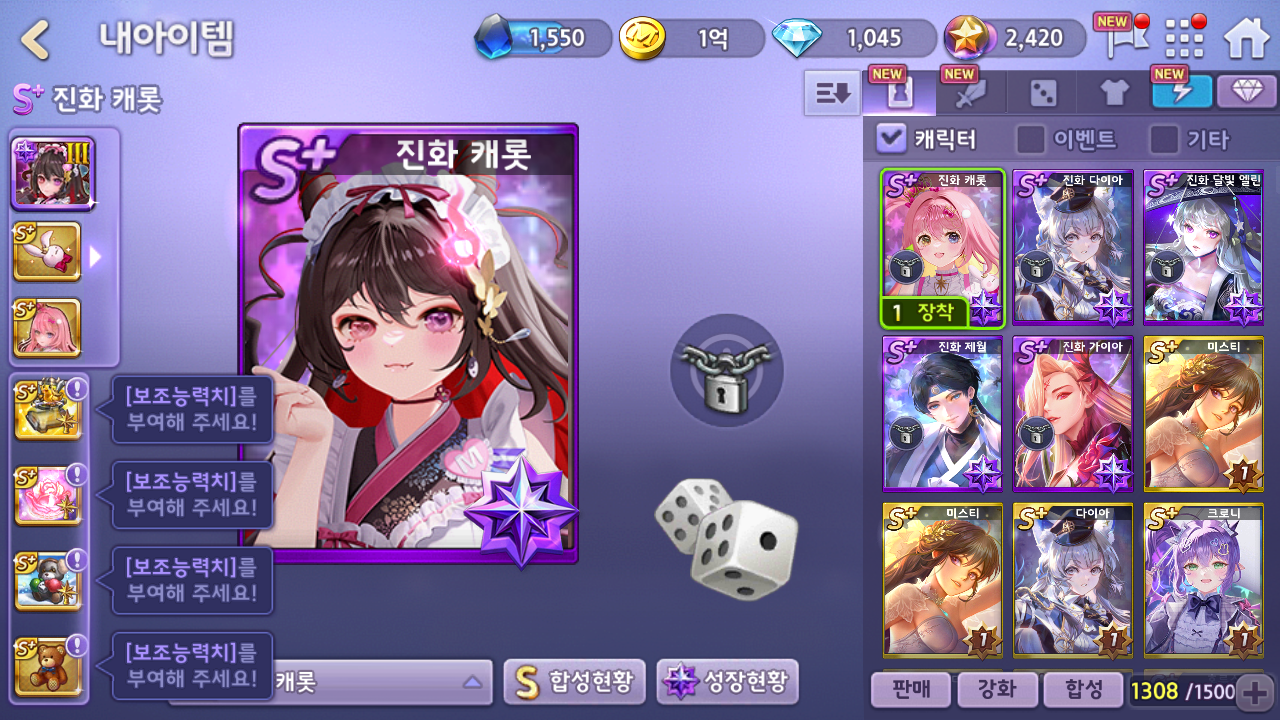Switch to the dice items tab

pyautogui.click(x=1043, y=94)
